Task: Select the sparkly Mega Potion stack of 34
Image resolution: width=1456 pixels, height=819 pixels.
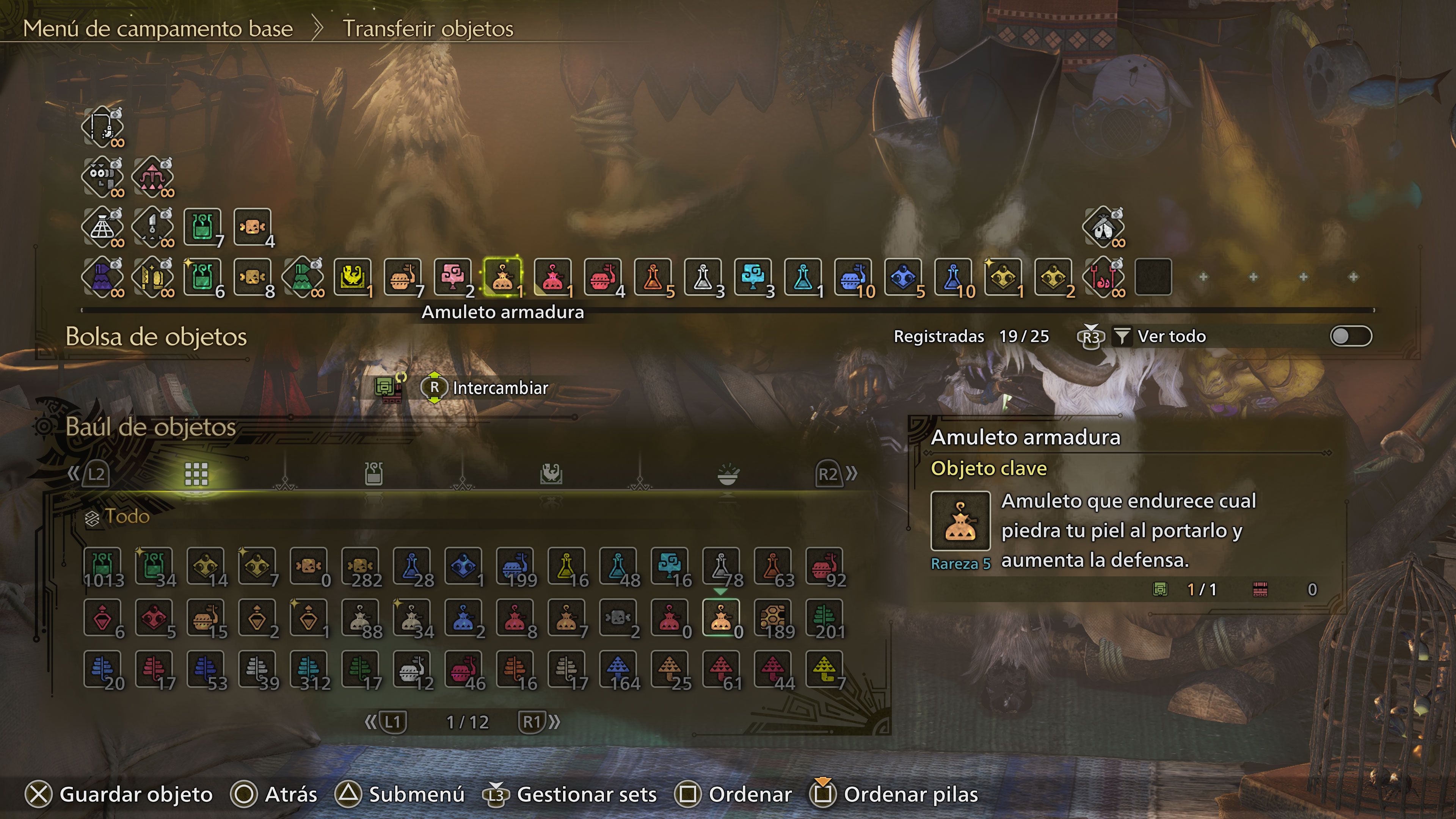Action: (x=155, y=565)
